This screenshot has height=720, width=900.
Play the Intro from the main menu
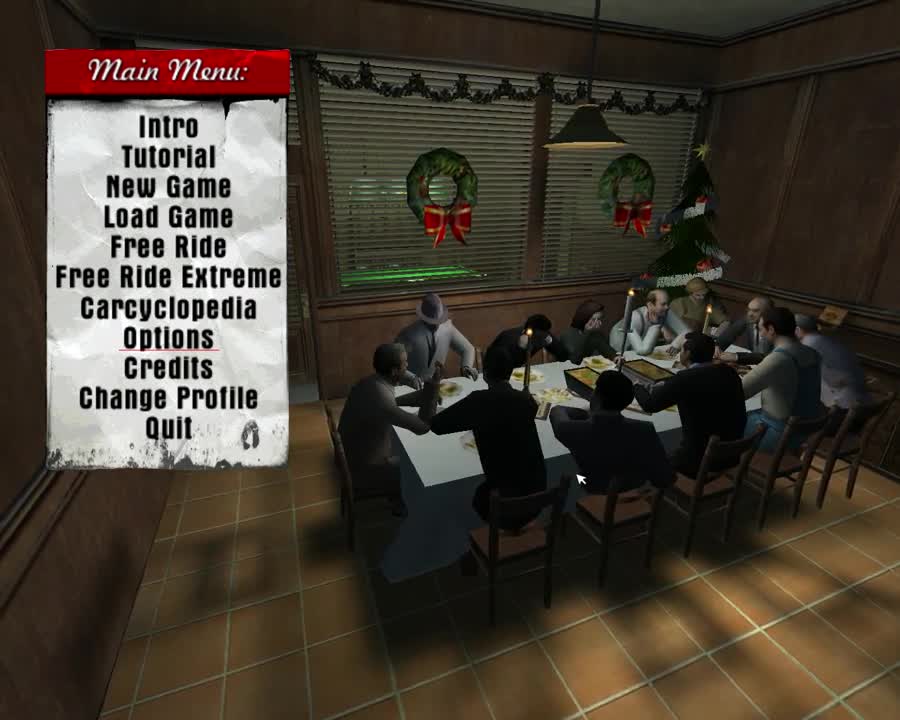click(x=168, y=127)
